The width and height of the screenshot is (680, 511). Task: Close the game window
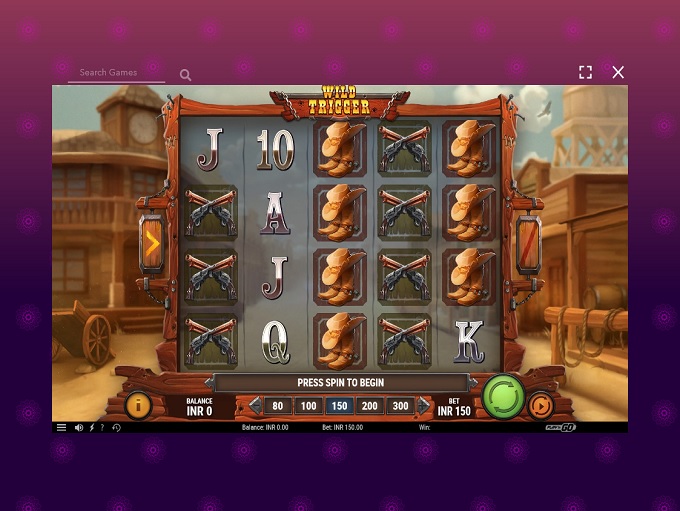[x=618, y=72]
